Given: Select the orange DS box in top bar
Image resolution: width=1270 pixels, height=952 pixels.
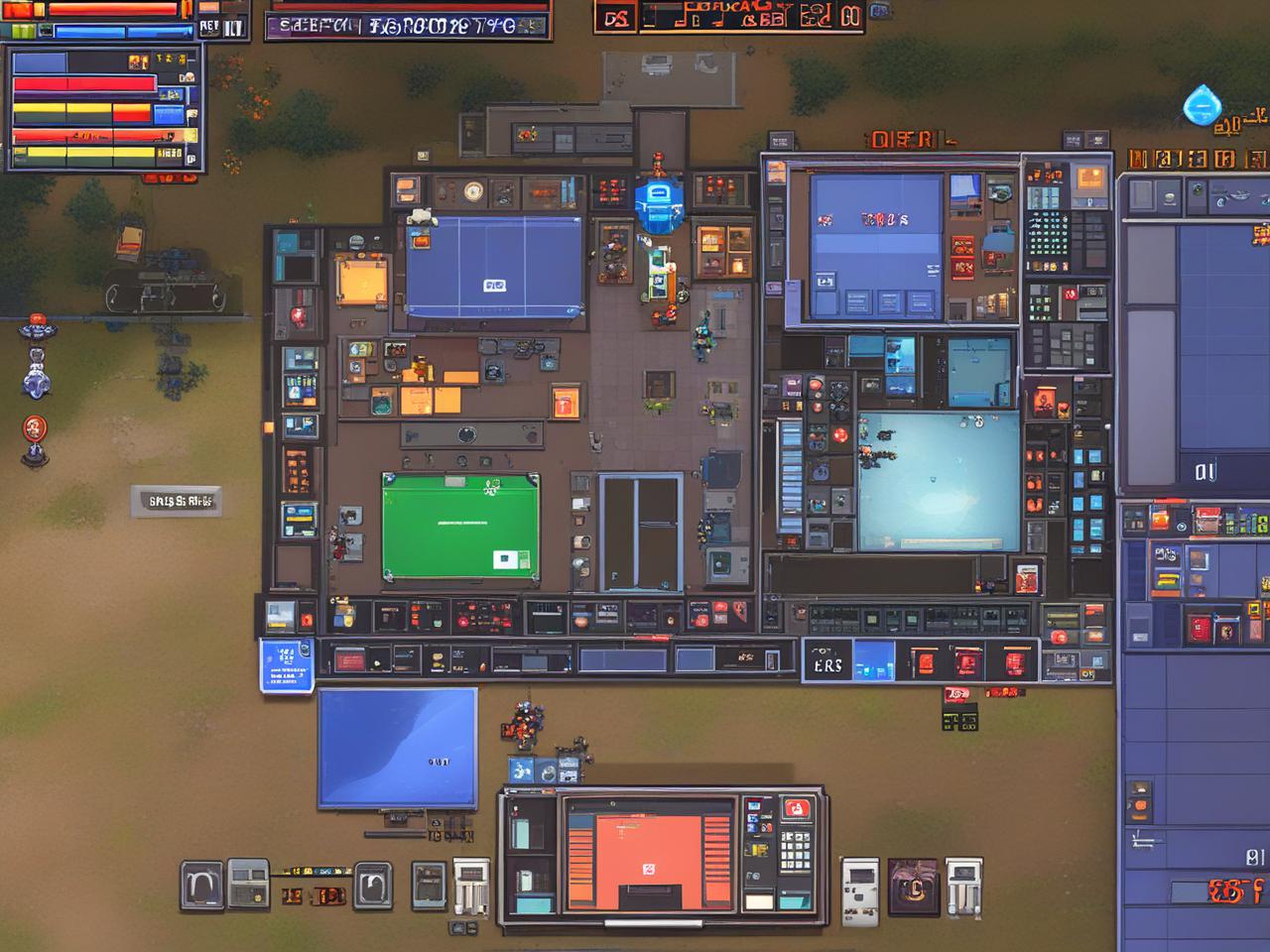Looking at the screenshot, I should (616, 18).
